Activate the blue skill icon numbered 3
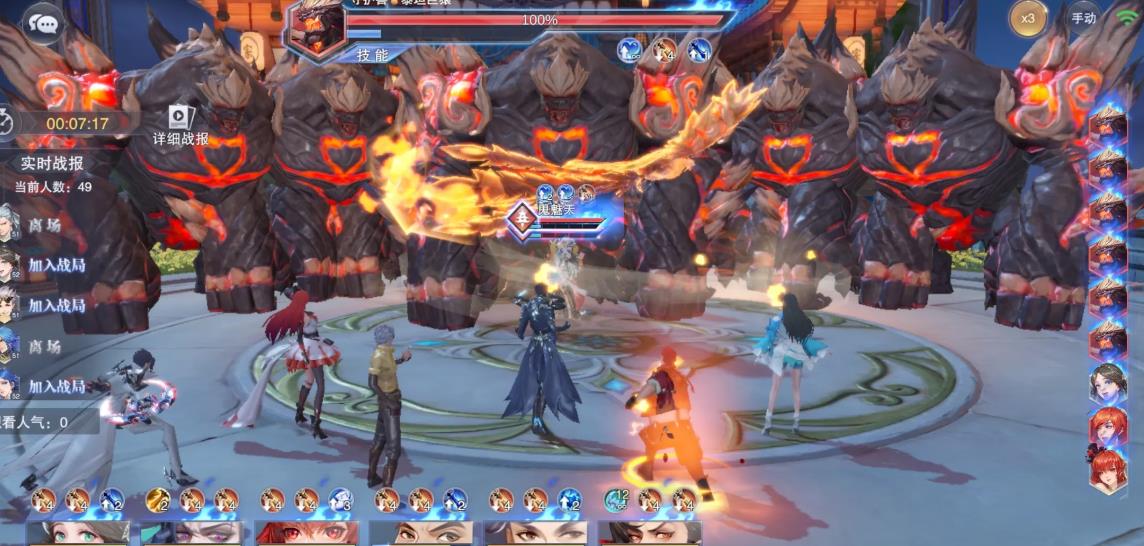1144x546 pixels. coord(341,499)
